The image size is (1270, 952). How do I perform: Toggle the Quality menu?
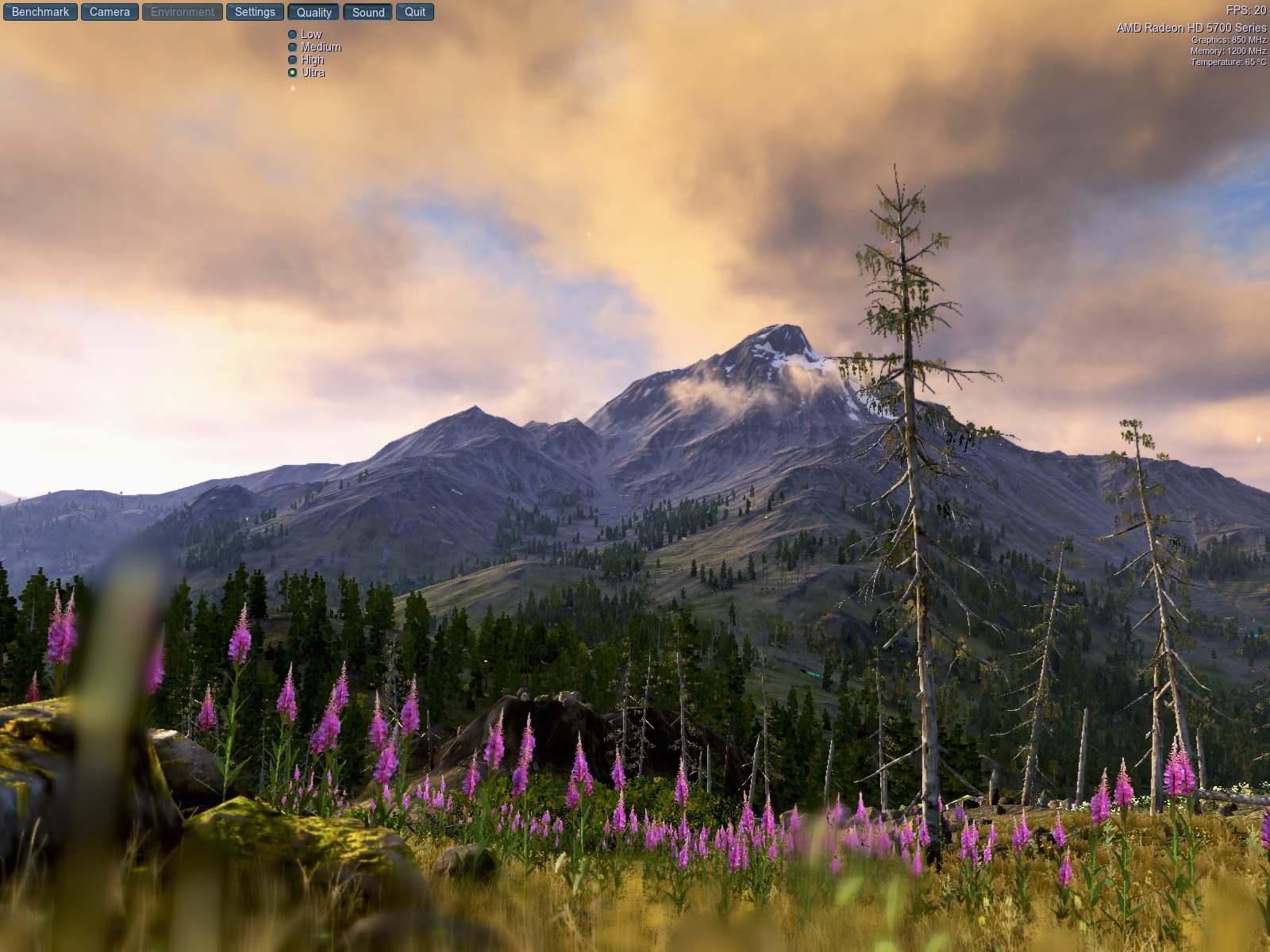point(314,12)
